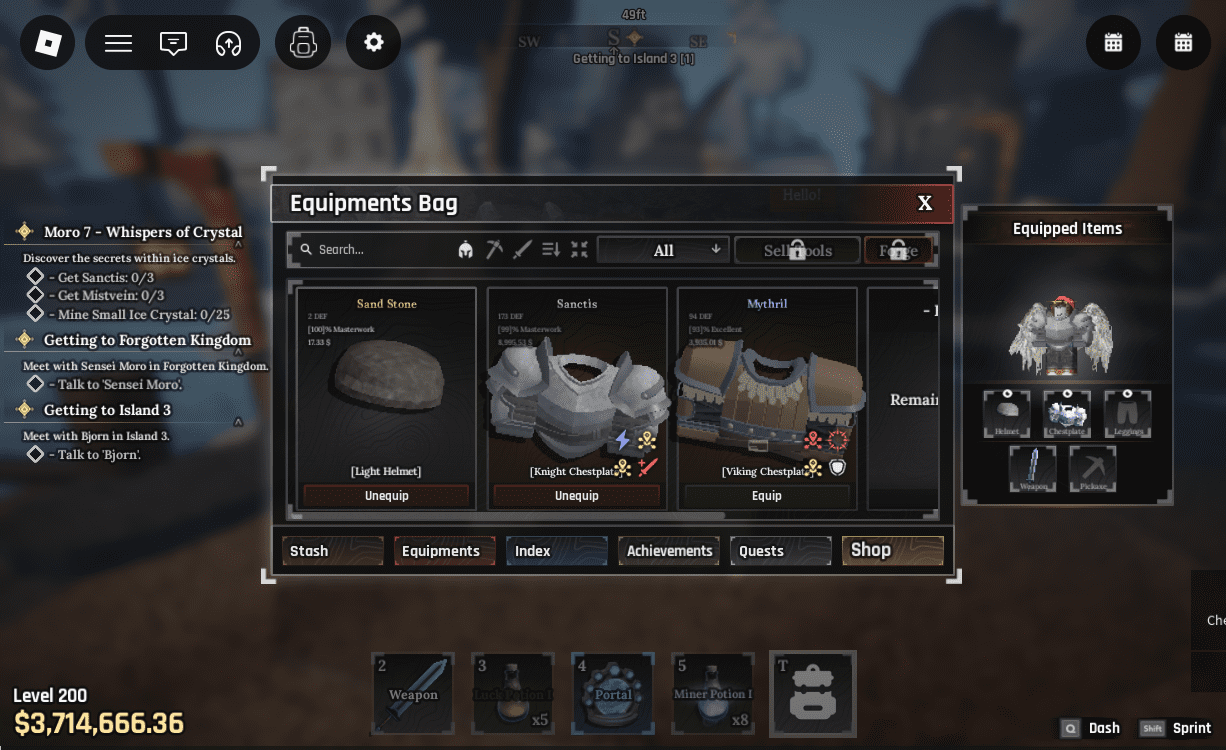This screenshot has width=1226, height=750.
Task: Equip the Mythril Viking Chestplate
Action: click(x=766, y=496)
